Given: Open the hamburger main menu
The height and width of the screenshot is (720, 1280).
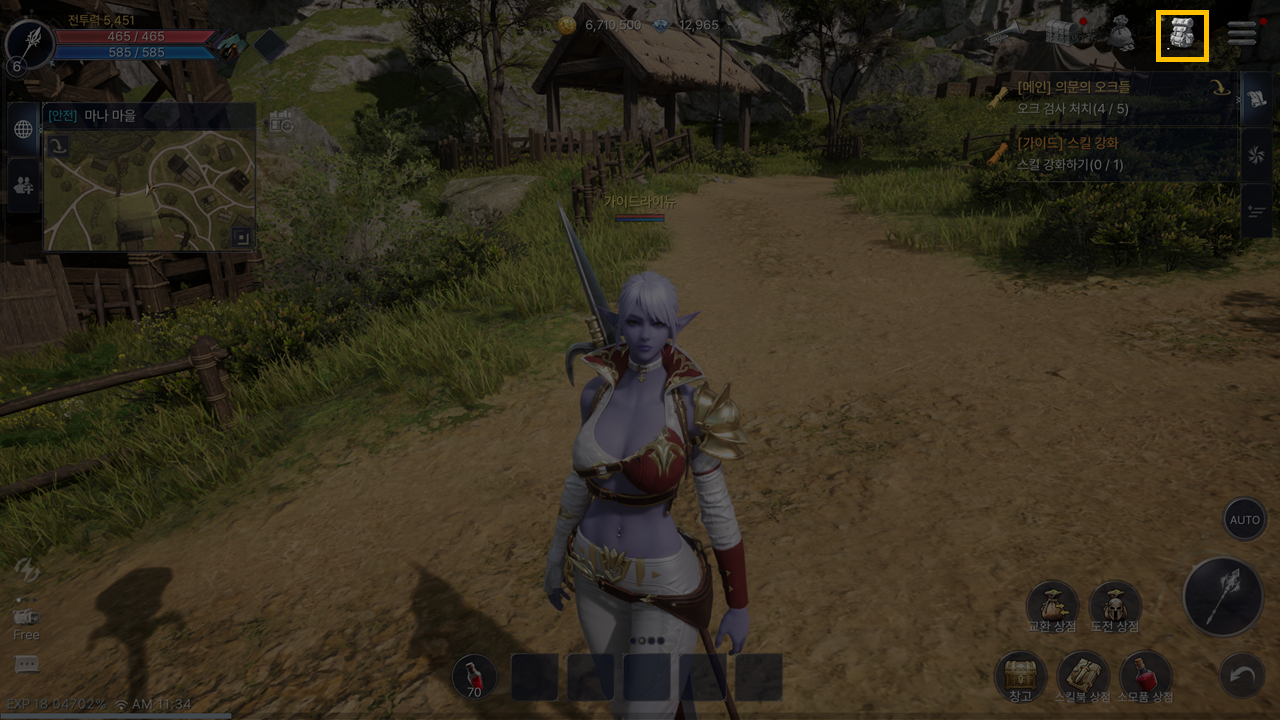Looking at the screenshot, I should click(1242, 34).
